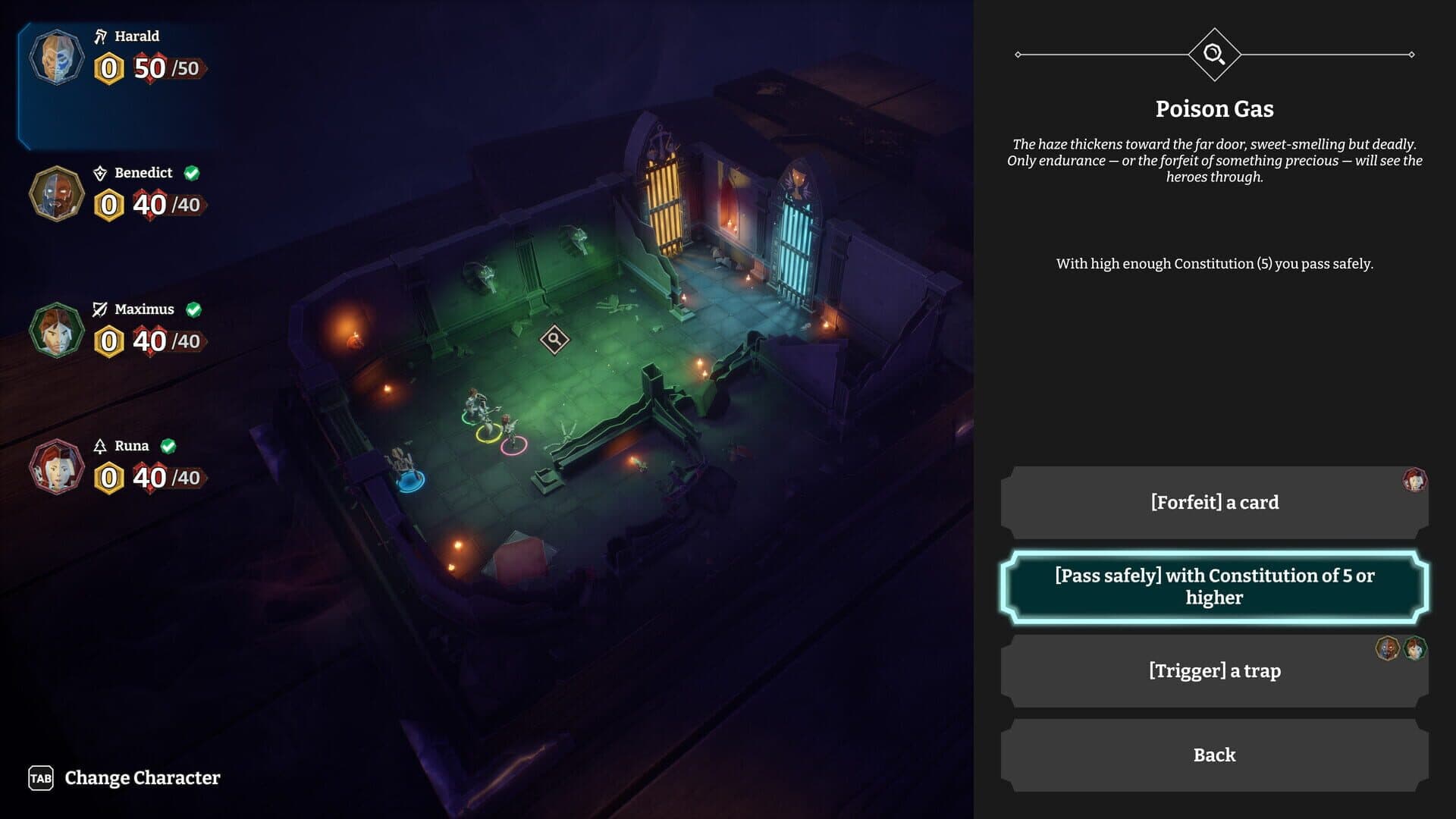Choose [Trigger] a trap
Screen dimensions: 1456x819
point(1214,670)
